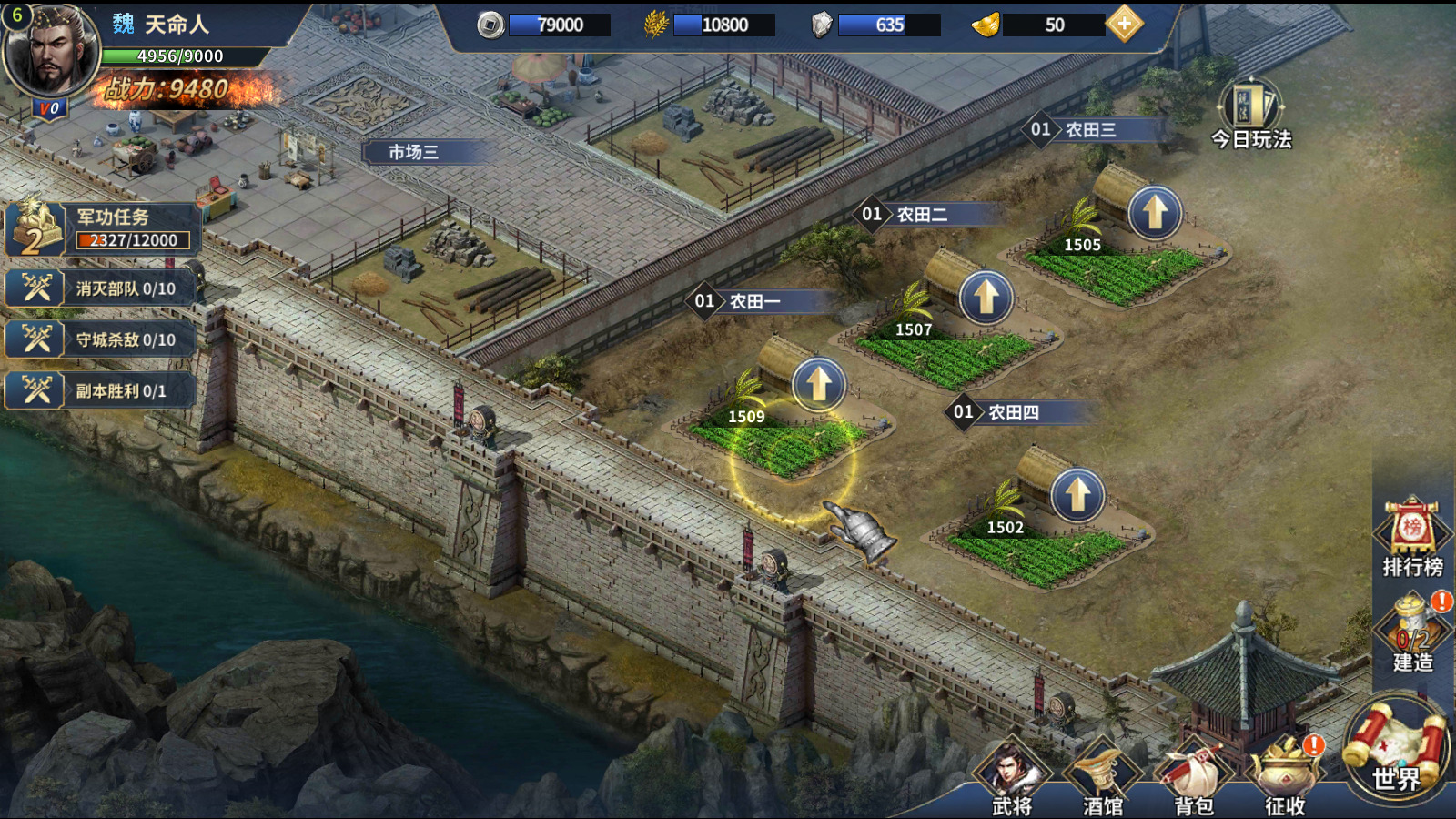Open the 排行榜 ranking board

tap(1411, 537)
